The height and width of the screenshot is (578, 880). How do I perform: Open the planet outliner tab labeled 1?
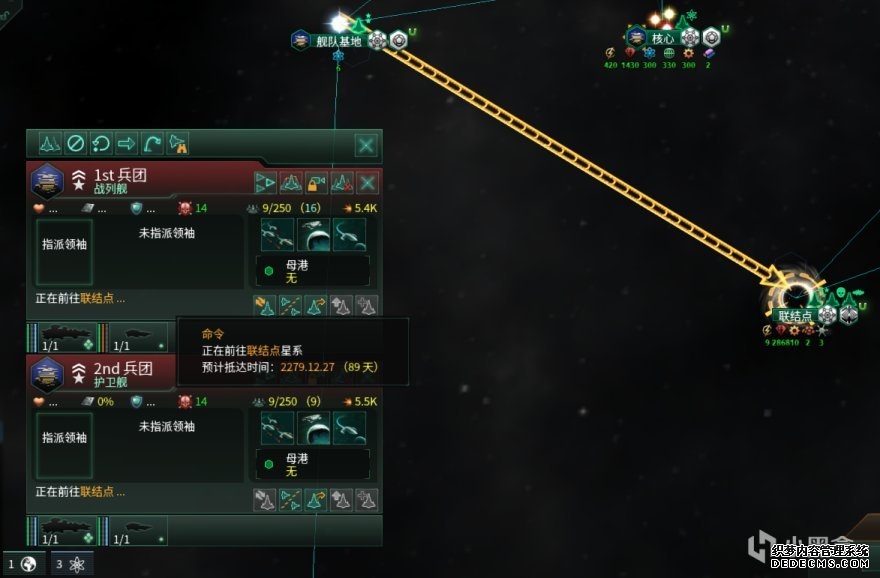[x=22, y=563]
